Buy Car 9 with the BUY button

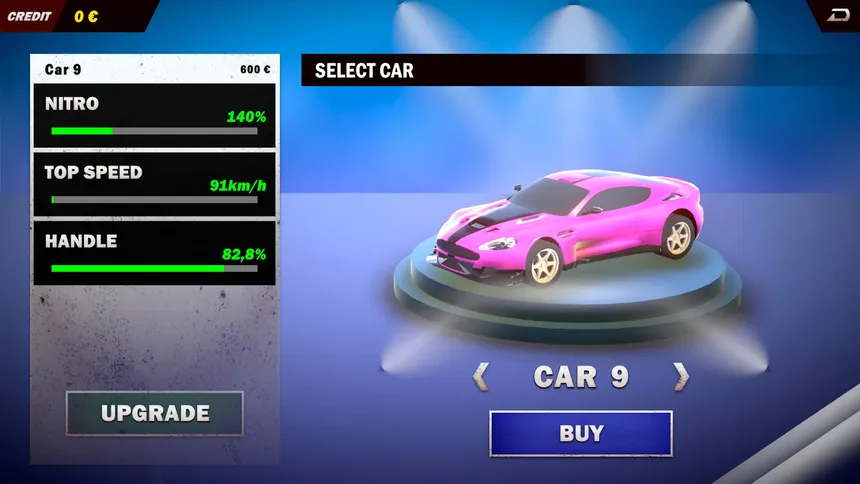click(580, 434)
